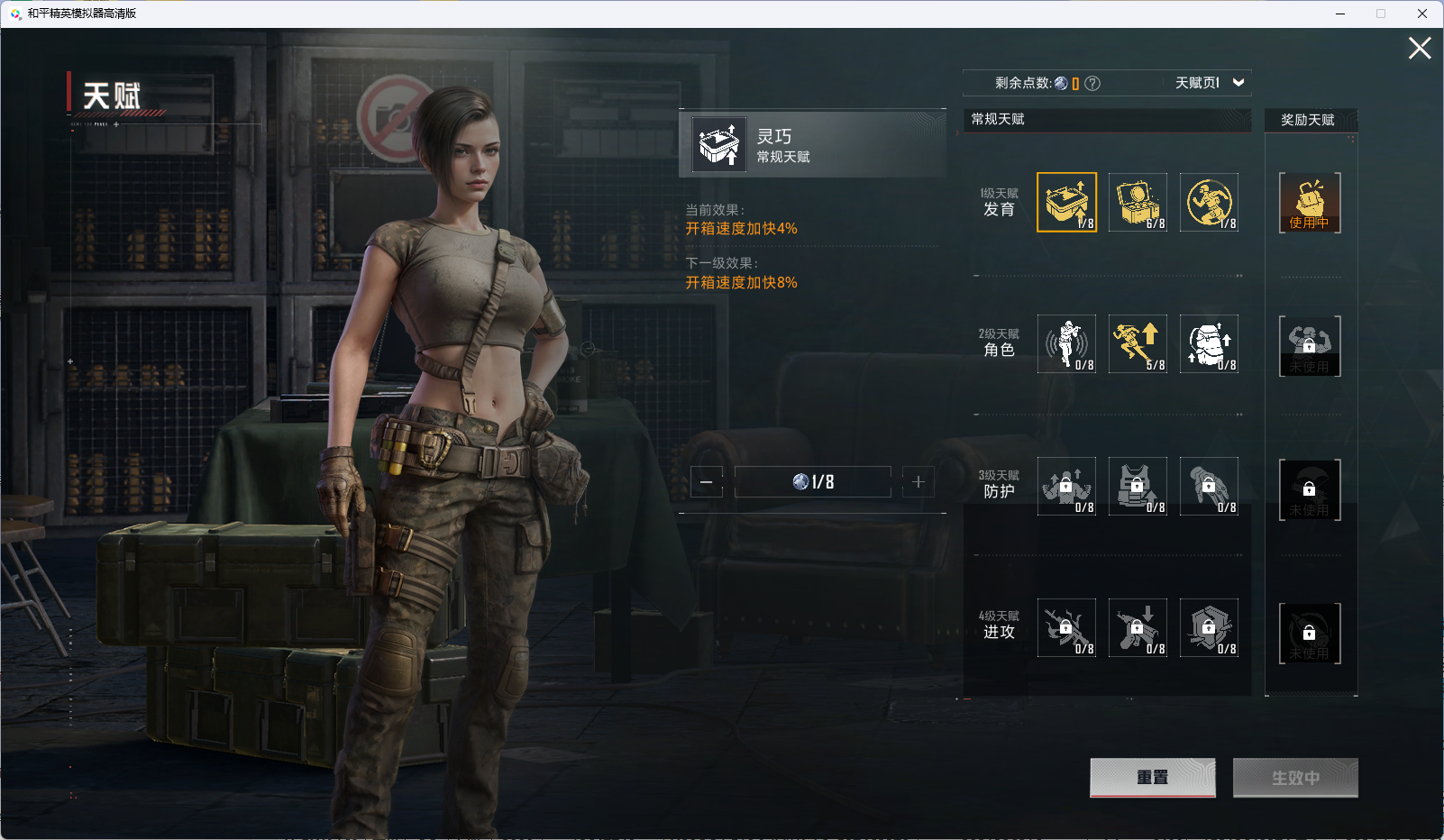Select the sprint speed-up talent
The height and width of the screenshot is (840, 1444).
(1138, 344)
